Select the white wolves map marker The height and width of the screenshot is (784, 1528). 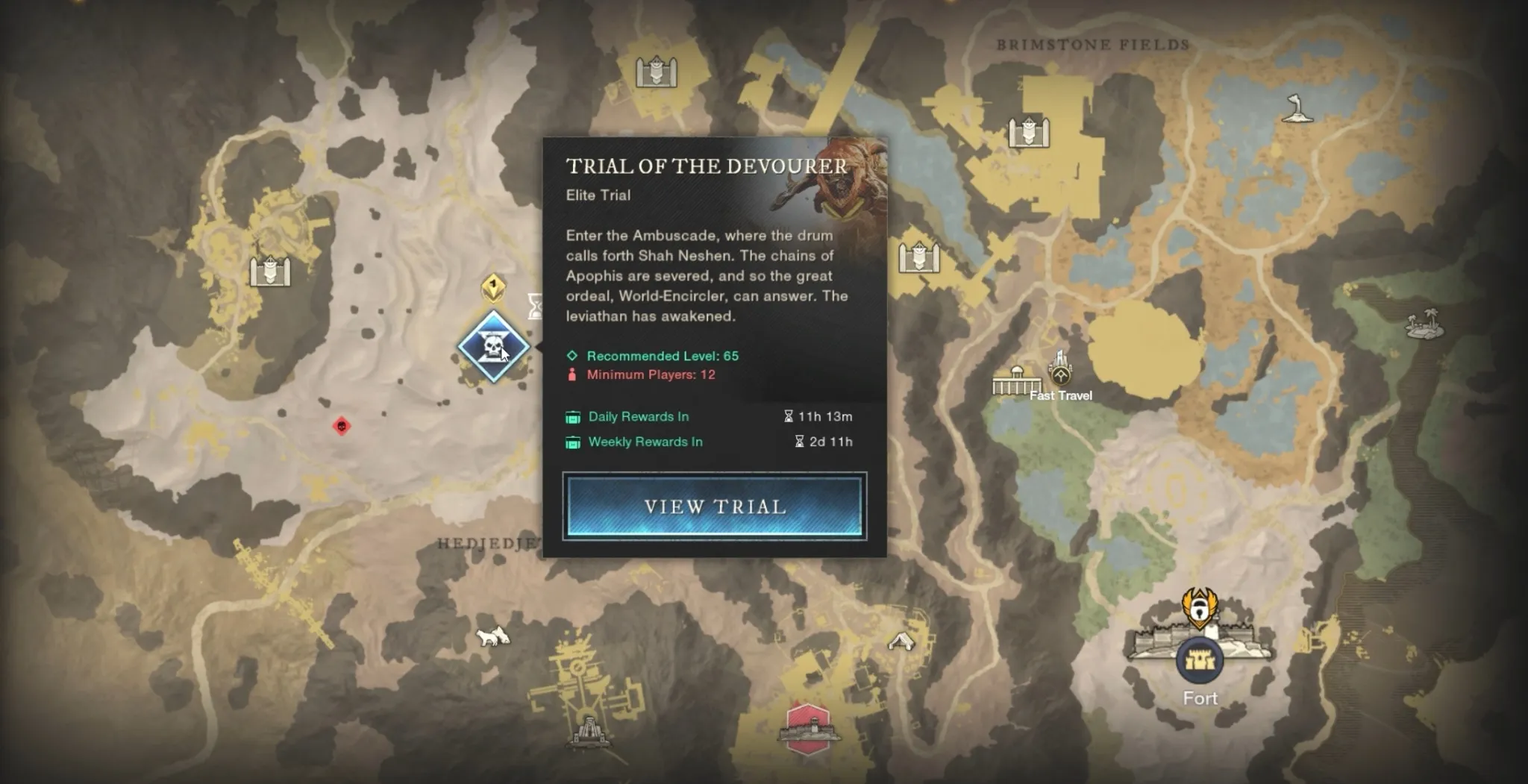[x=492, y=637]
